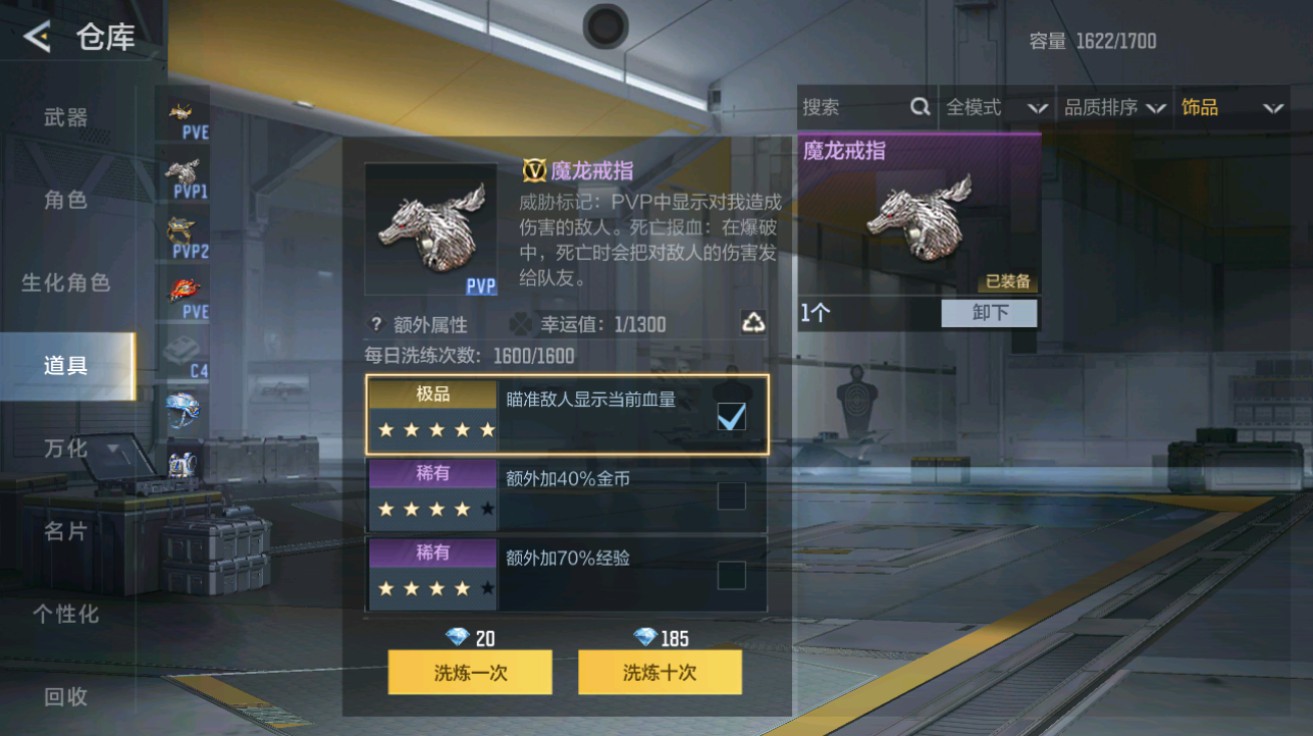Switch to the 道具 tab
1313x736 pixels.
point(63,365)
